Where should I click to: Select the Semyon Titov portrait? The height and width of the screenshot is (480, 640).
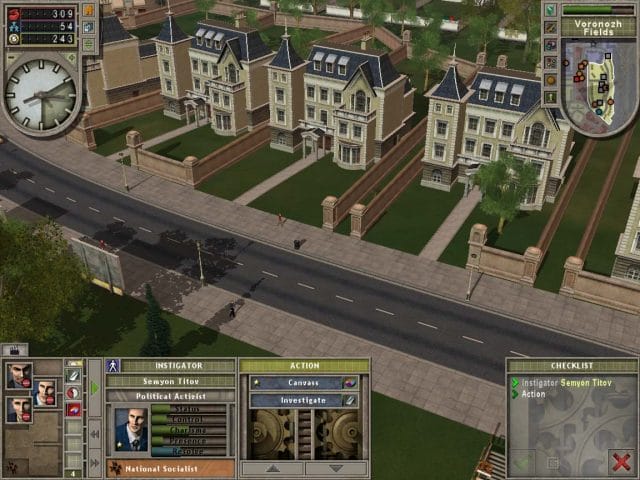130,429
